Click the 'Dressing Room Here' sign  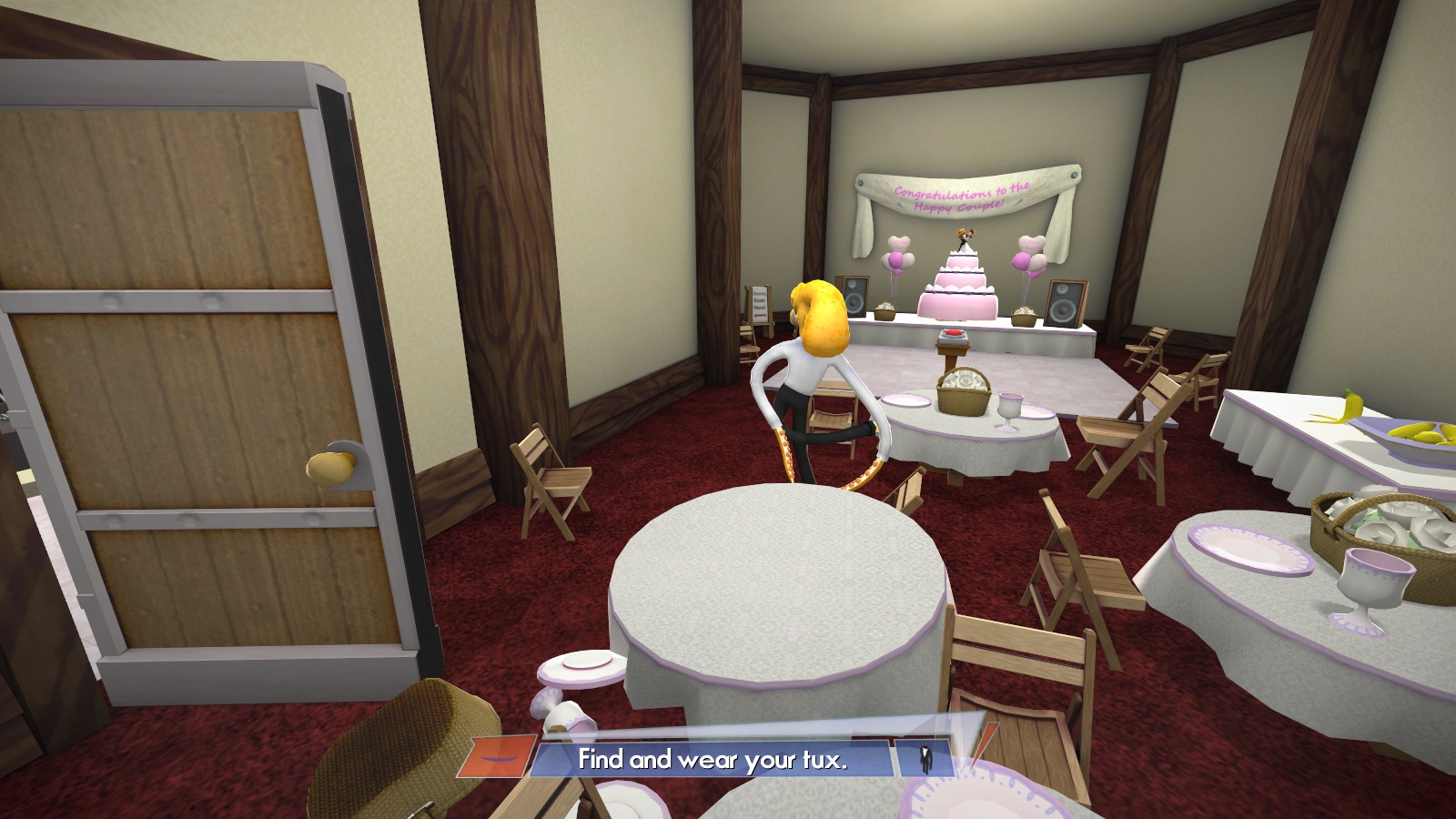pyautogui.click(x=759, y=300)
